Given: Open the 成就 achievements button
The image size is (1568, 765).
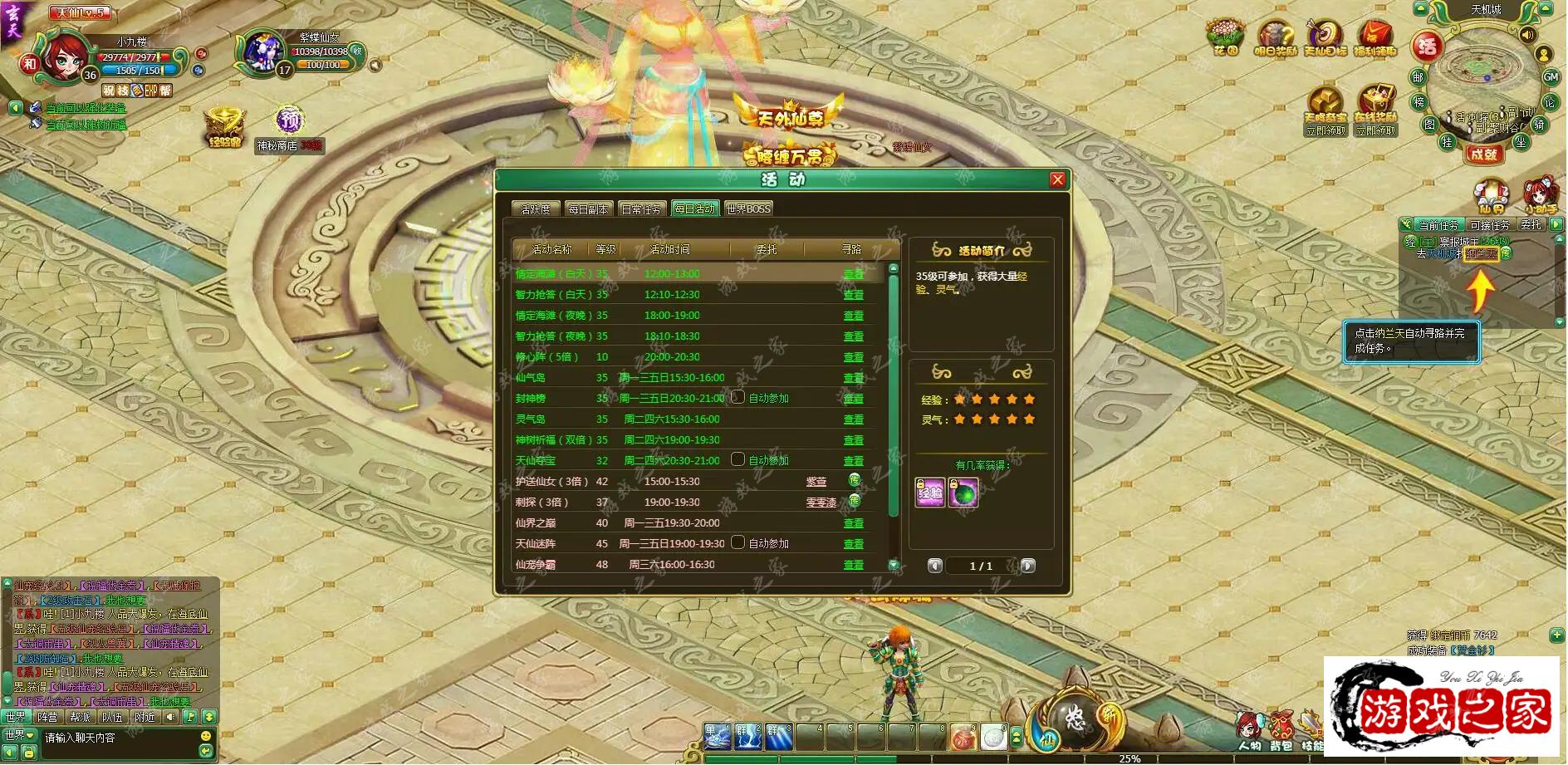Looking at the screenshot, I should (x=1483, y=154).
